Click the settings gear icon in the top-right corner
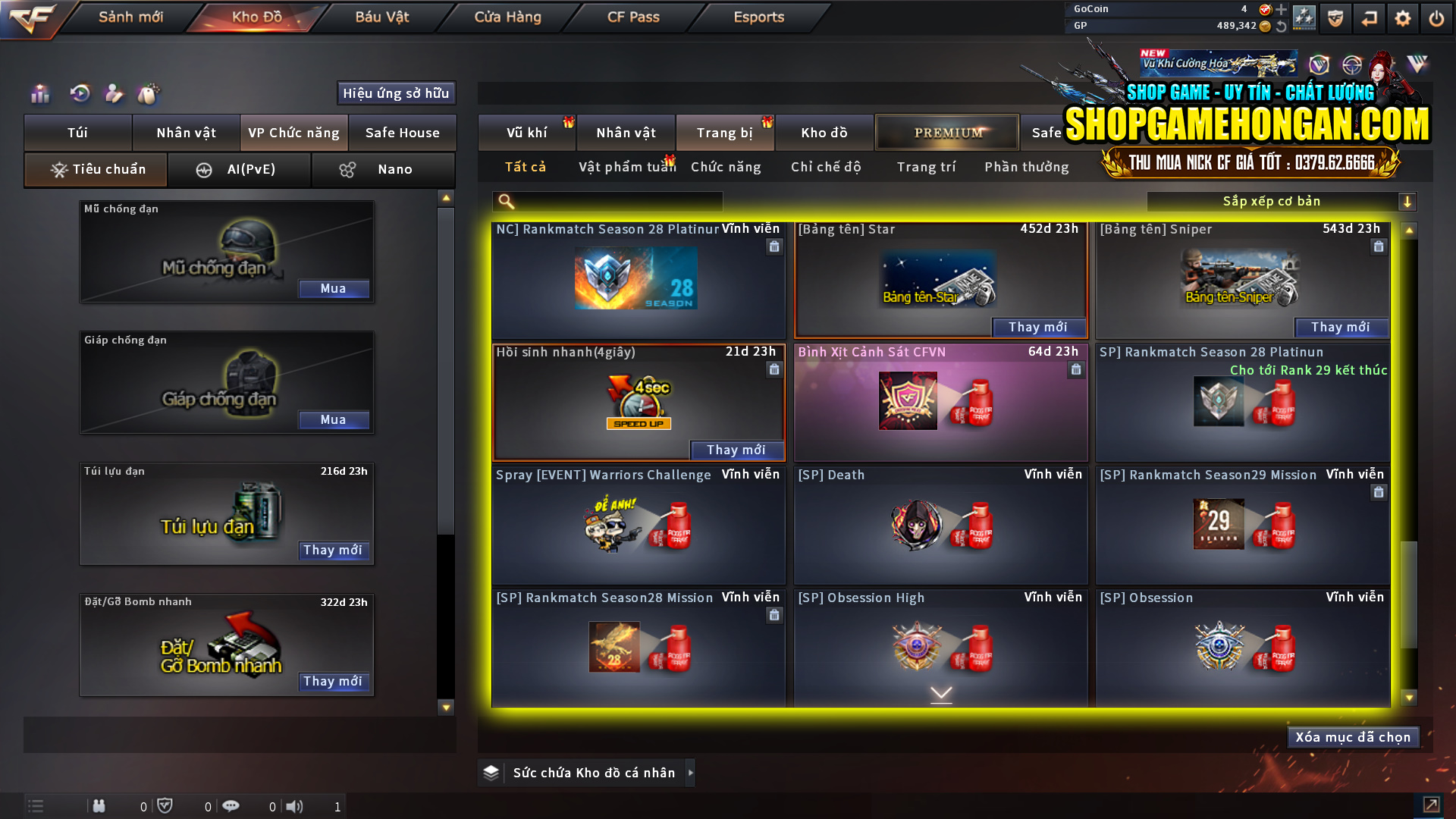 tap(1402, 17)
